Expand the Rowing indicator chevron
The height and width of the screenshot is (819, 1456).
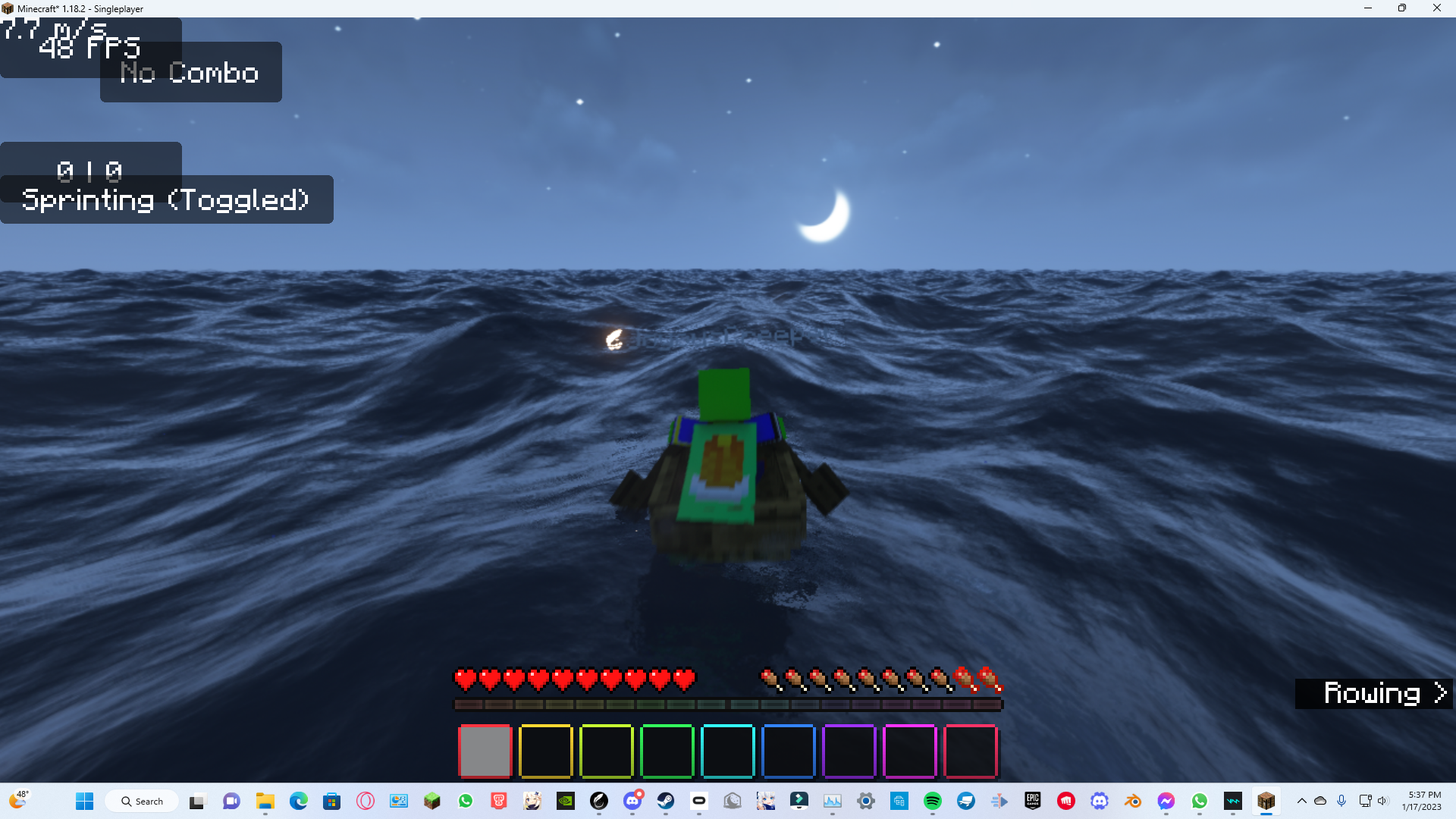1439,692
